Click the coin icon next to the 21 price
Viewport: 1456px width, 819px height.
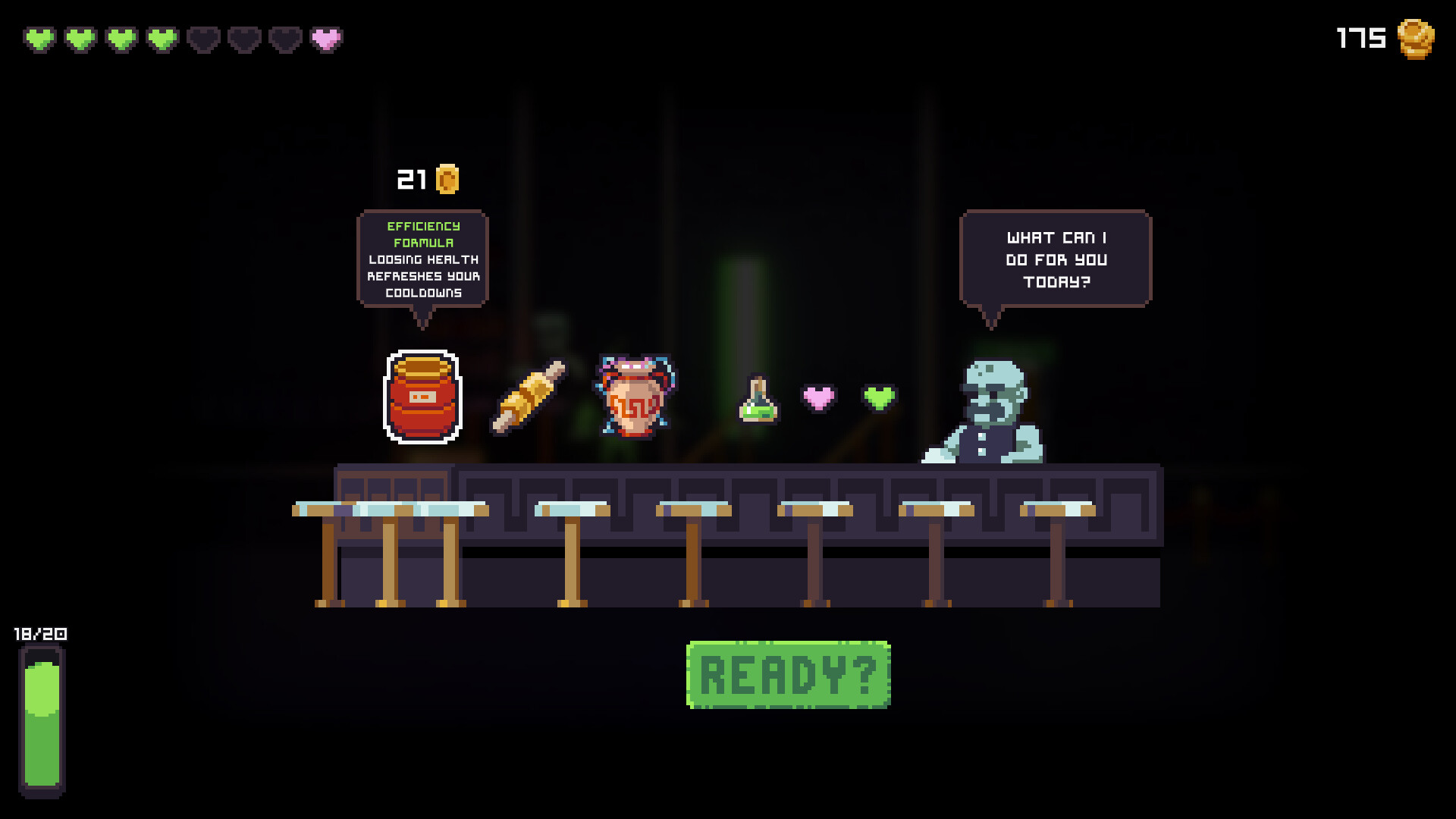tap(446, 179)
